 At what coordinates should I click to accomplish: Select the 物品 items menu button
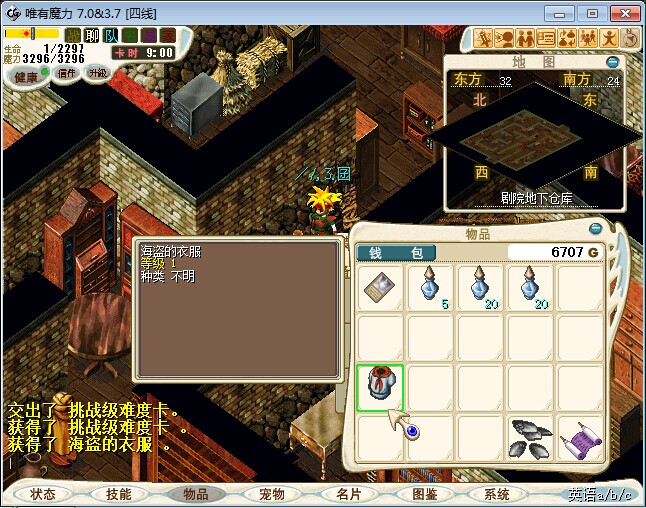click(x=194, y=494)
